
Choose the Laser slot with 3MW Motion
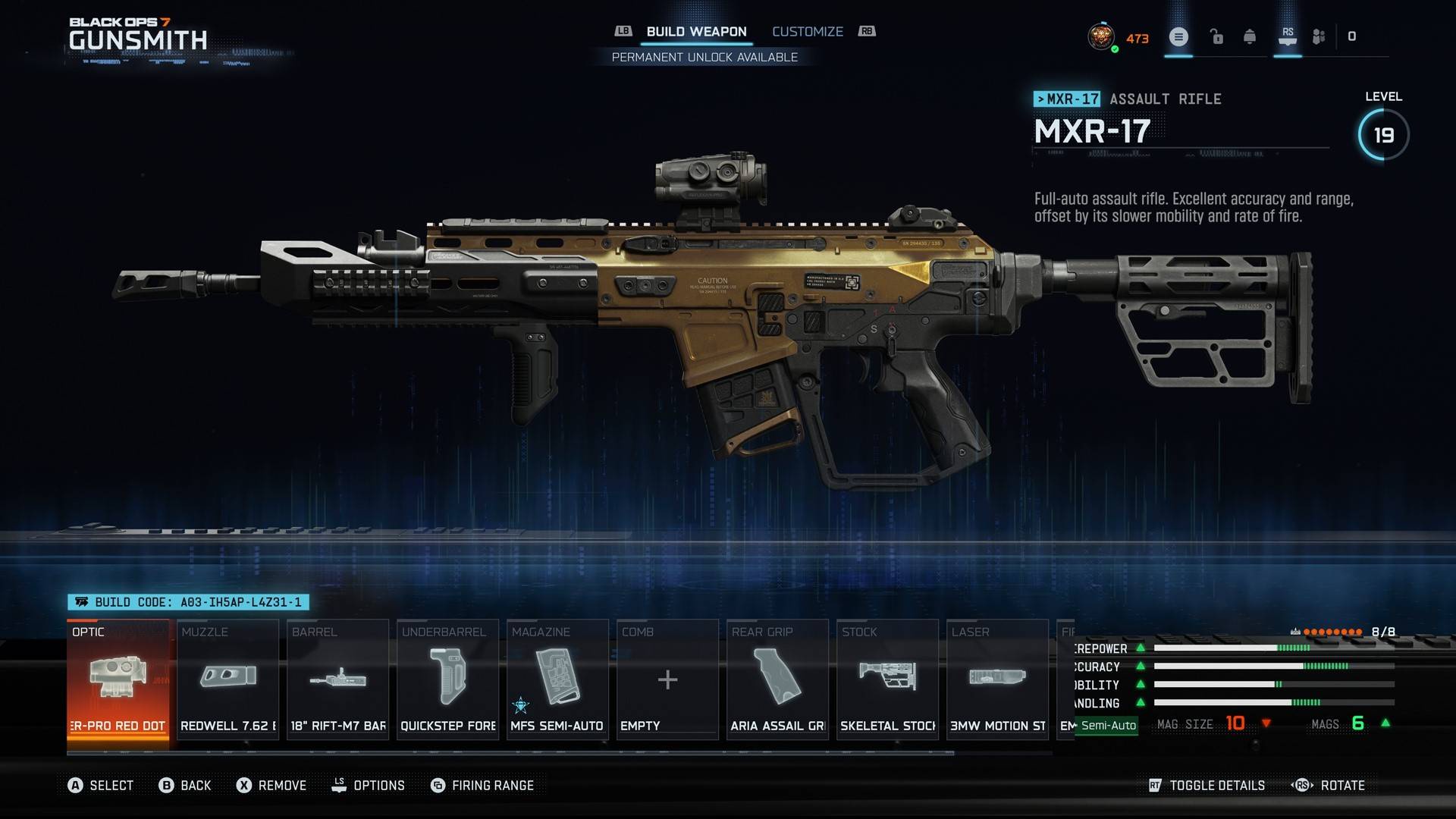pyautogui.click(x=997, y=679)
